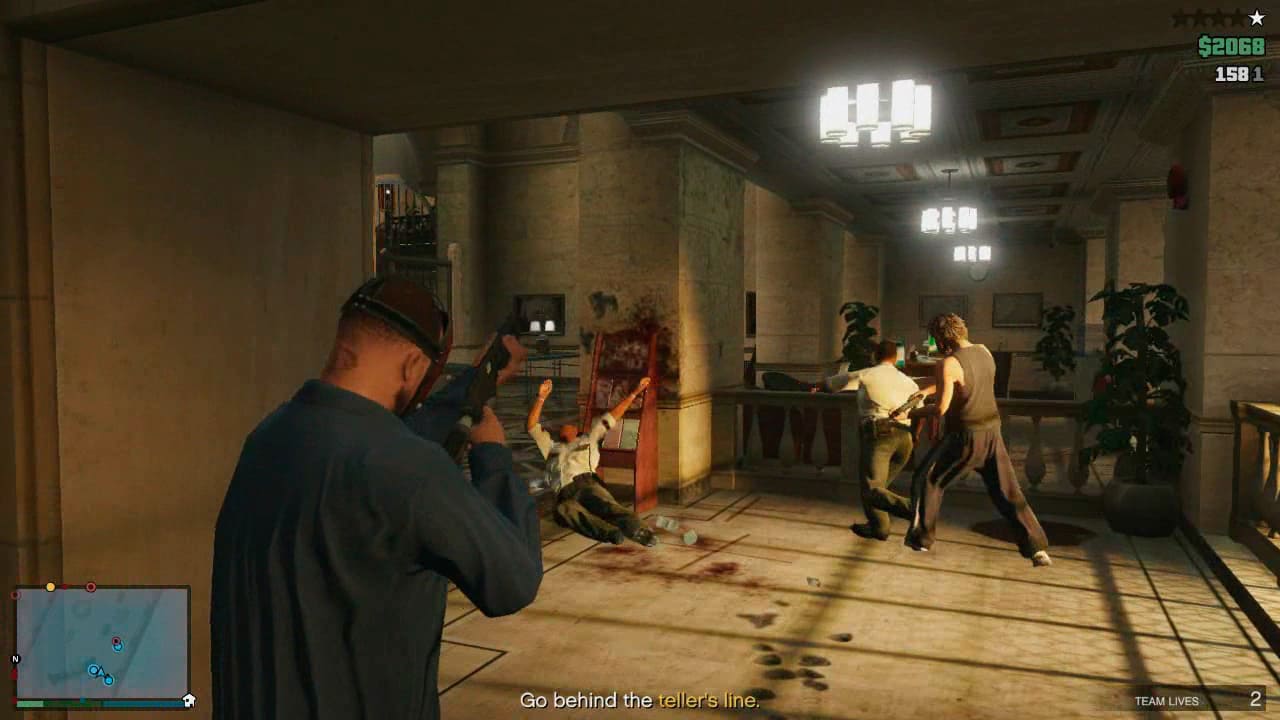Click the red blip at the minimap's top edge
The height and width of the screenshot is (720, 1280).
(91, 587)
